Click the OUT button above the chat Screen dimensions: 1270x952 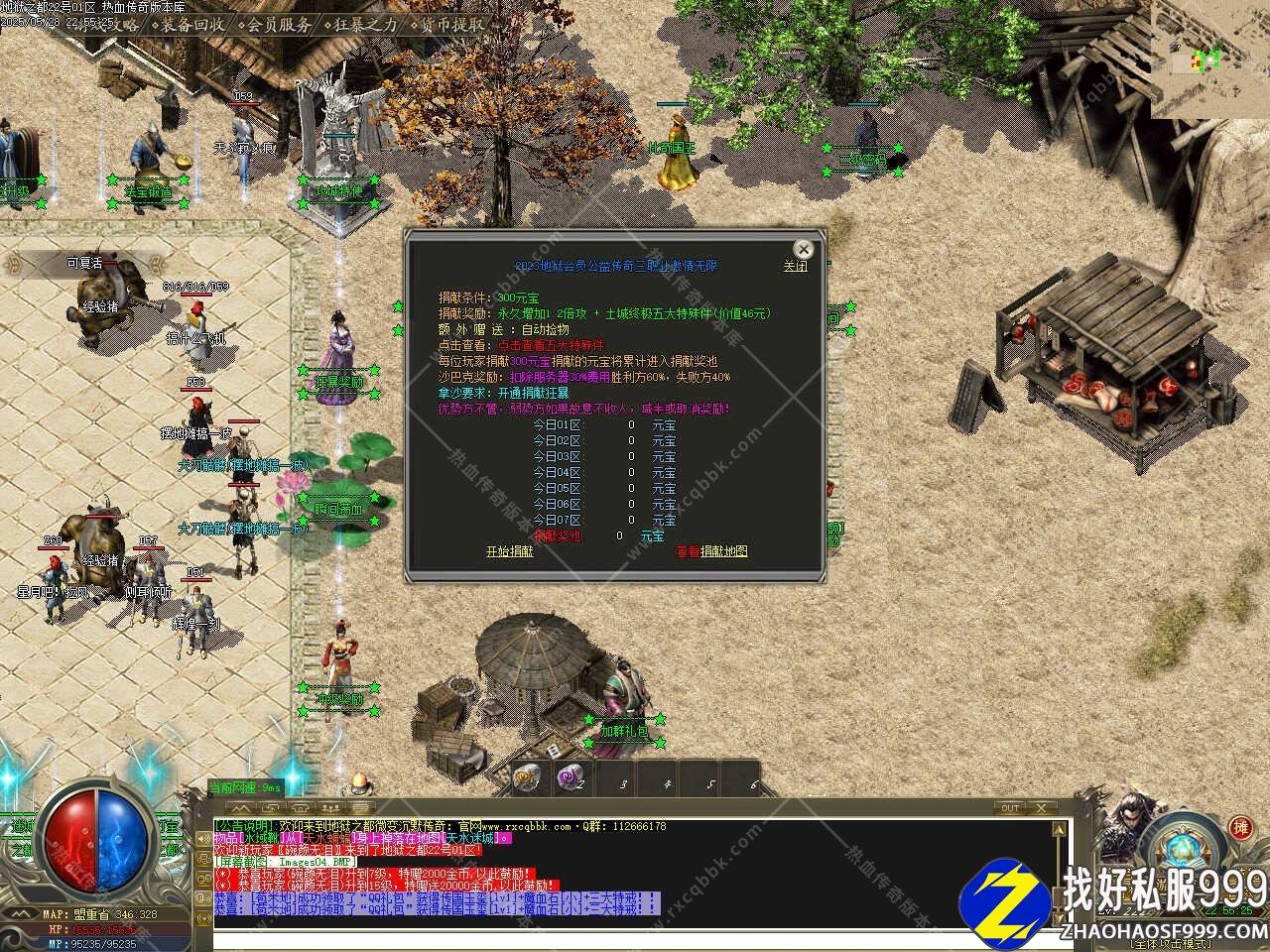pyautogui.click(x=1010, y=808)
